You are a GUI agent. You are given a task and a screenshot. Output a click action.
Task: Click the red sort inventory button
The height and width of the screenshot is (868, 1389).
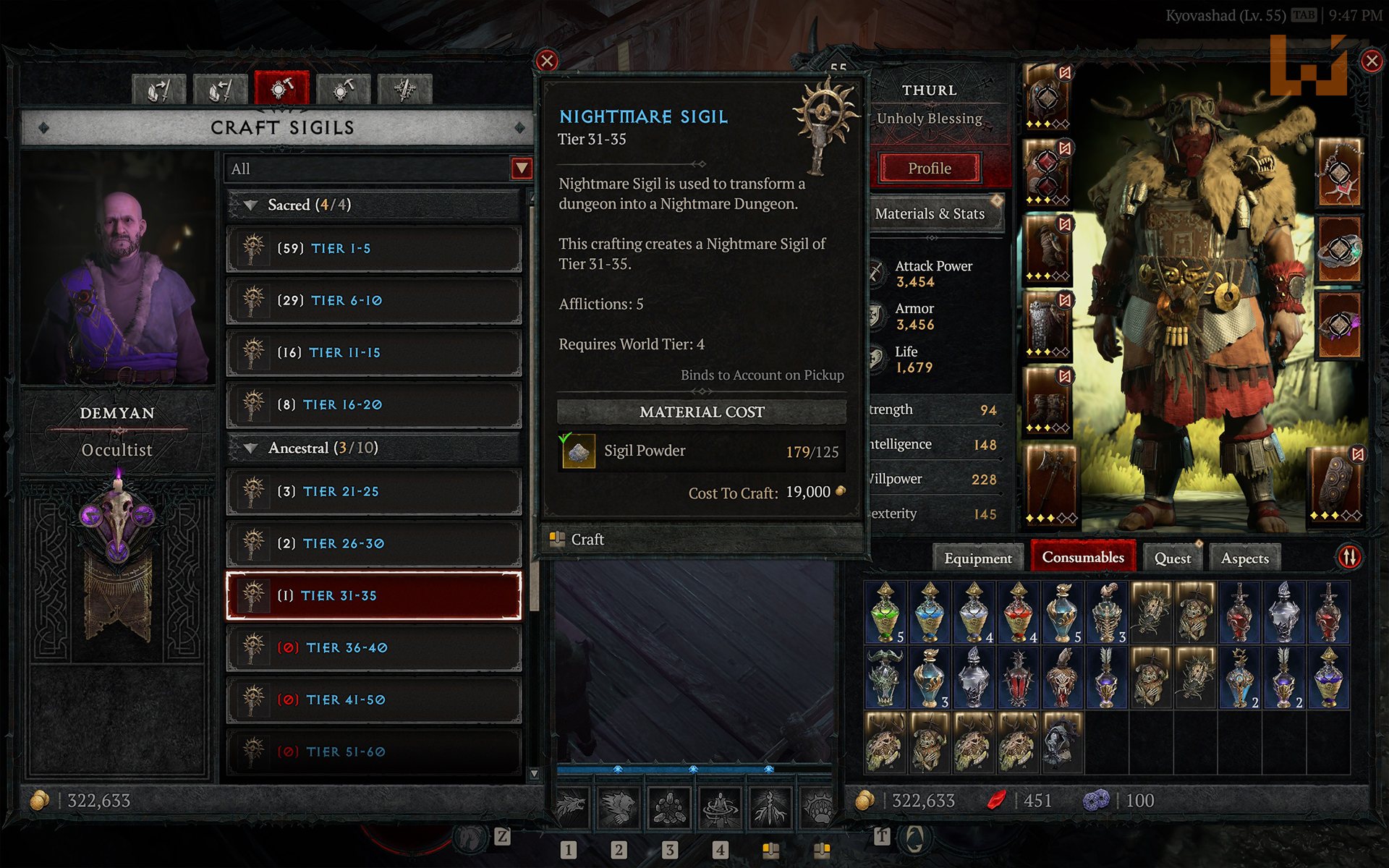(x=1350, y=557)
